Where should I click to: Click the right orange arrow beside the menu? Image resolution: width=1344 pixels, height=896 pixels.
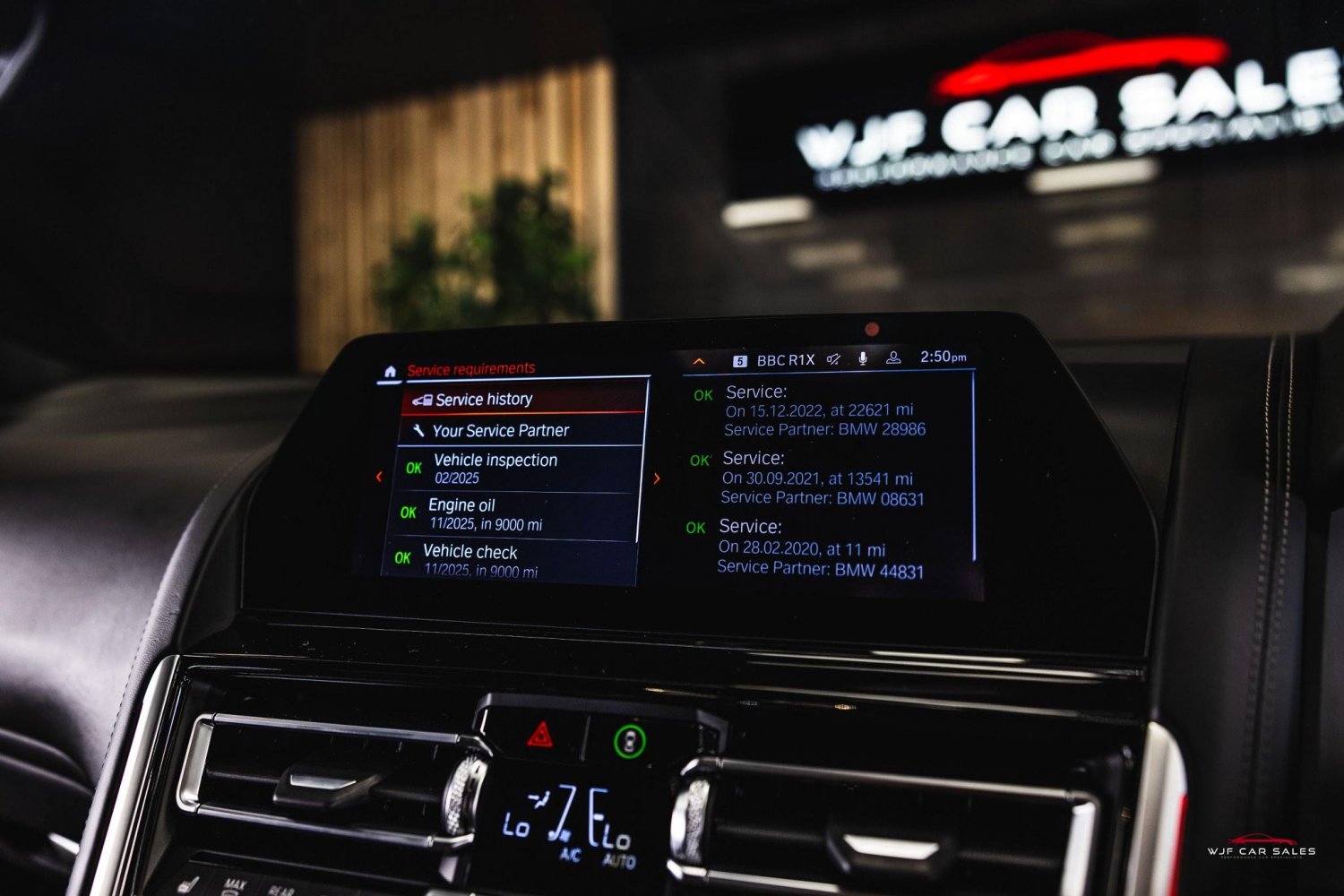(657, 478)
